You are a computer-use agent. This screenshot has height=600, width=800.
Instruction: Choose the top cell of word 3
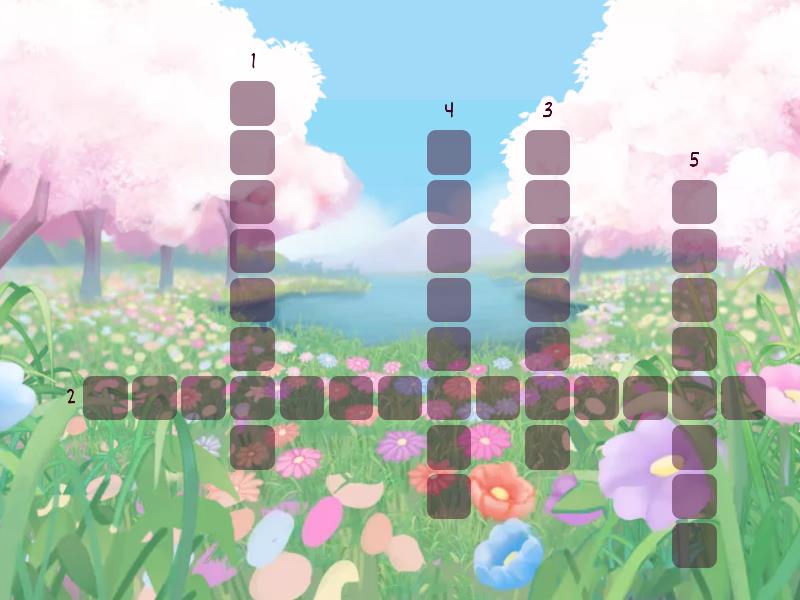[547, 152]
